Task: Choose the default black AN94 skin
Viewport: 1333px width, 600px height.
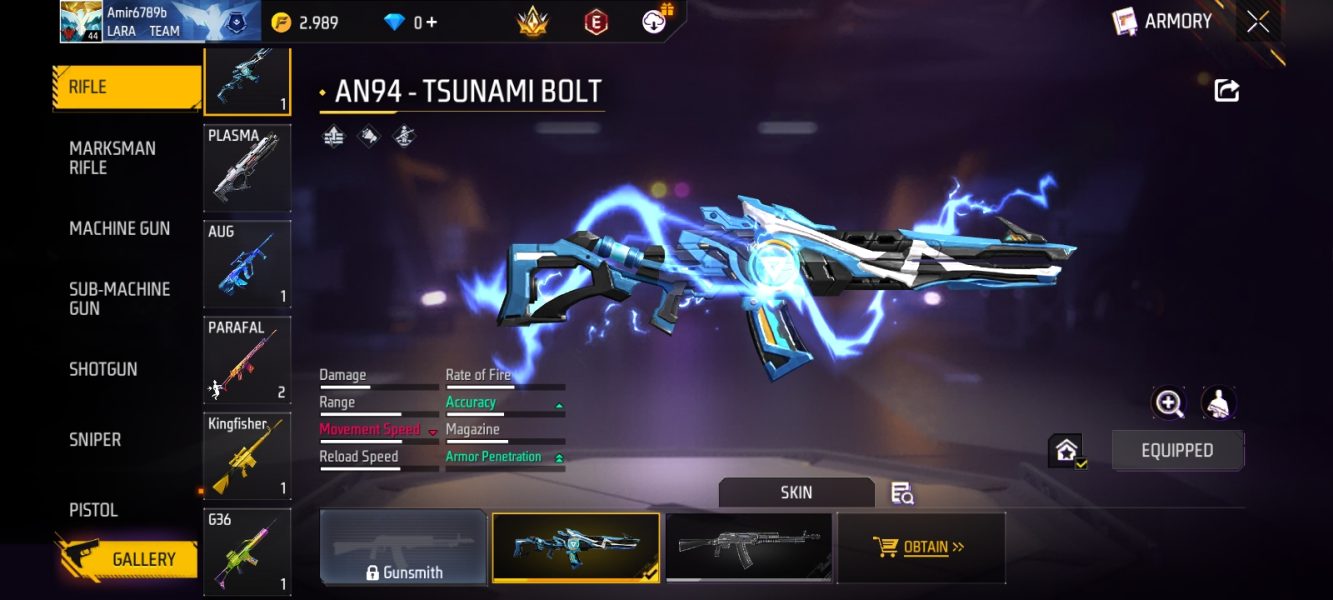Action: tap(748, 547)
